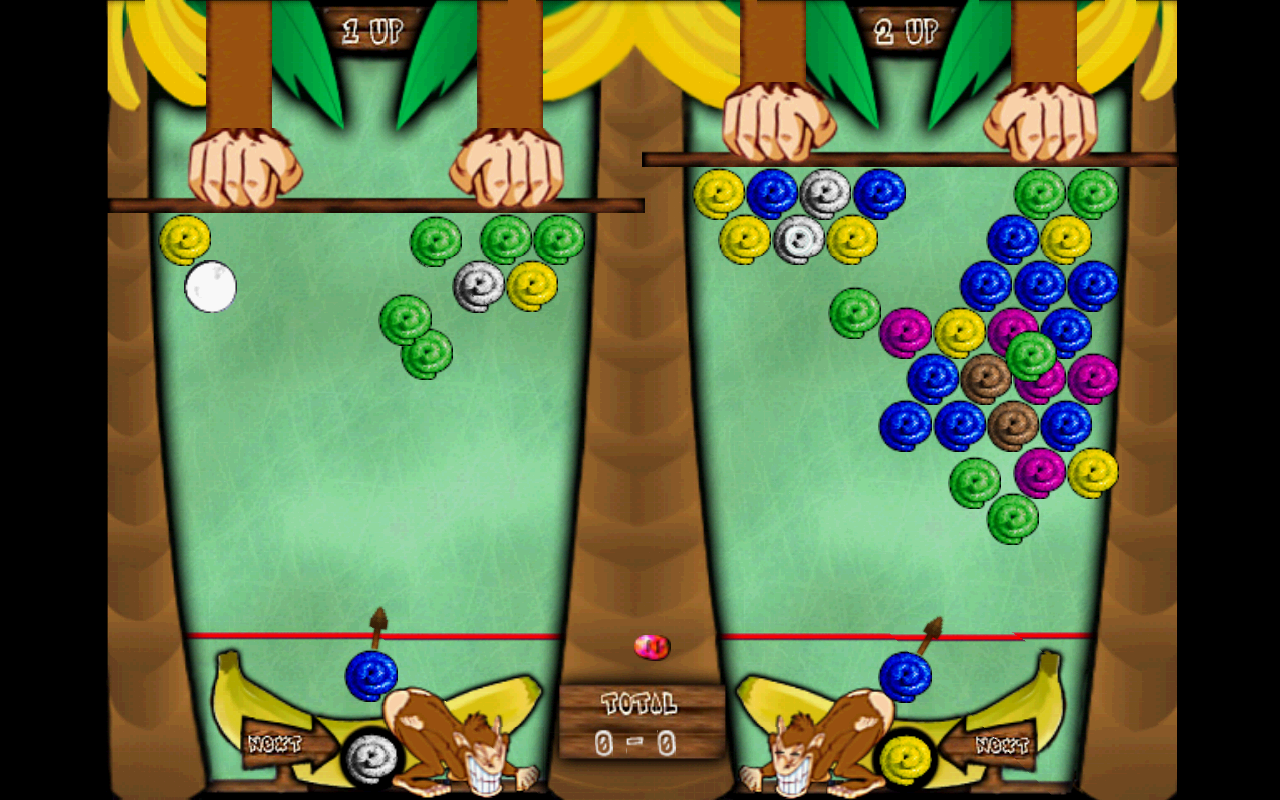Viewport: 1280px width, 800px height.
Task: Click the 1 UP sign above the left board
Action: tap(373, 28)
